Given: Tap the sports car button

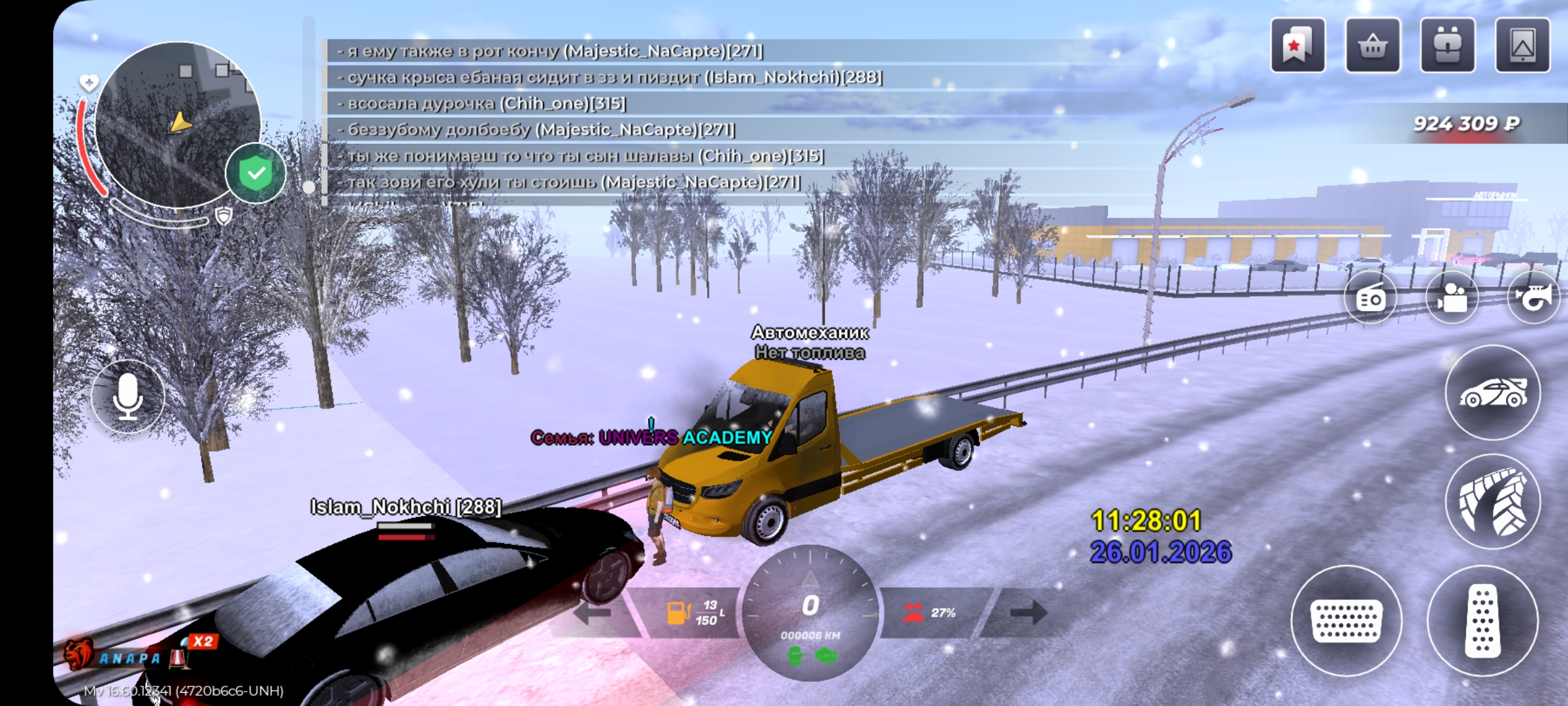Looking at the screenshot, I should [x=1493, y=393].
